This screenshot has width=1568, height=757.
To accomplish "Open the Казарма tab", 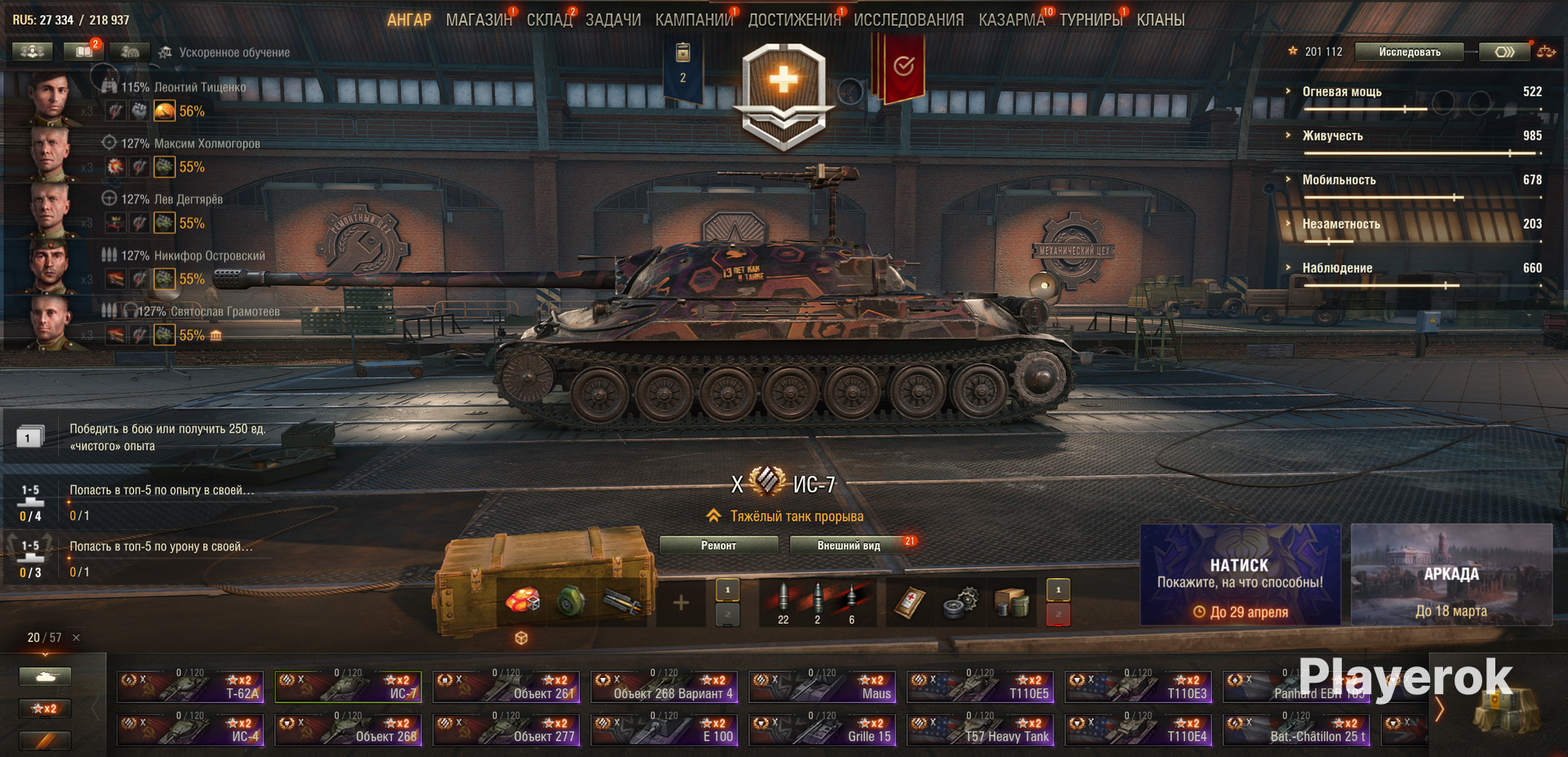I will (x=1011, y=20).
